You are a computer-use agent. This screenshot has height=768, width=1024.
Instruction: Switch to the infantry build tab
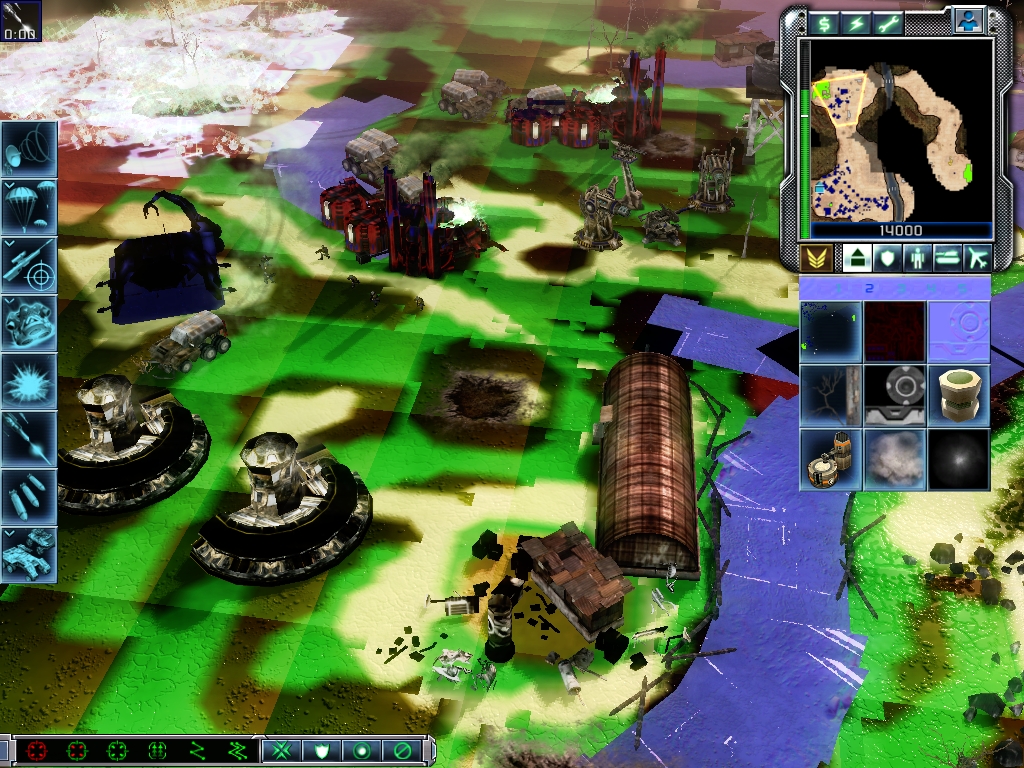coord(917,258)
